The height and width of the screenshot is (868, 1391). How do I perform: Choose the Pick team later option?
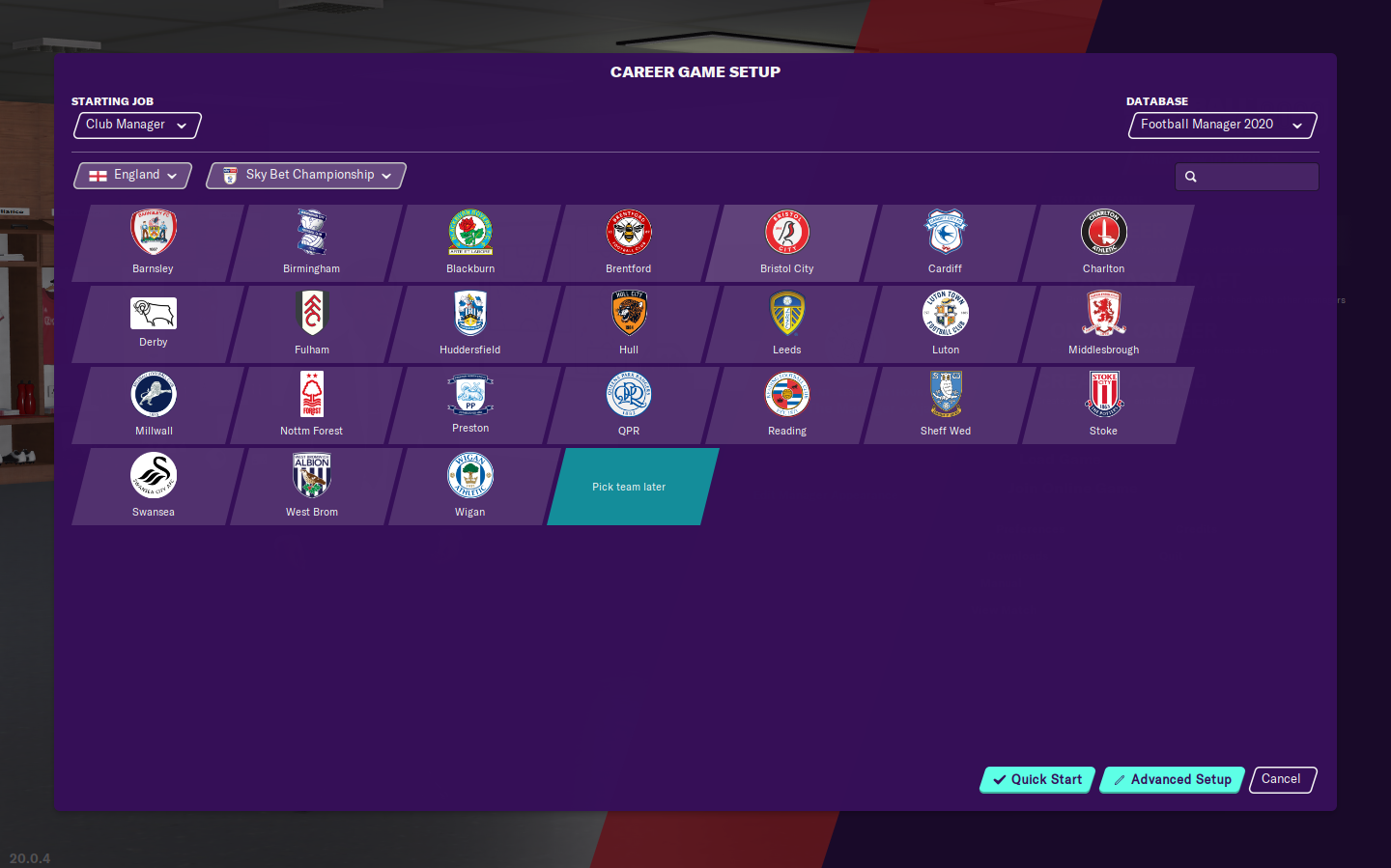coord(628,486)
